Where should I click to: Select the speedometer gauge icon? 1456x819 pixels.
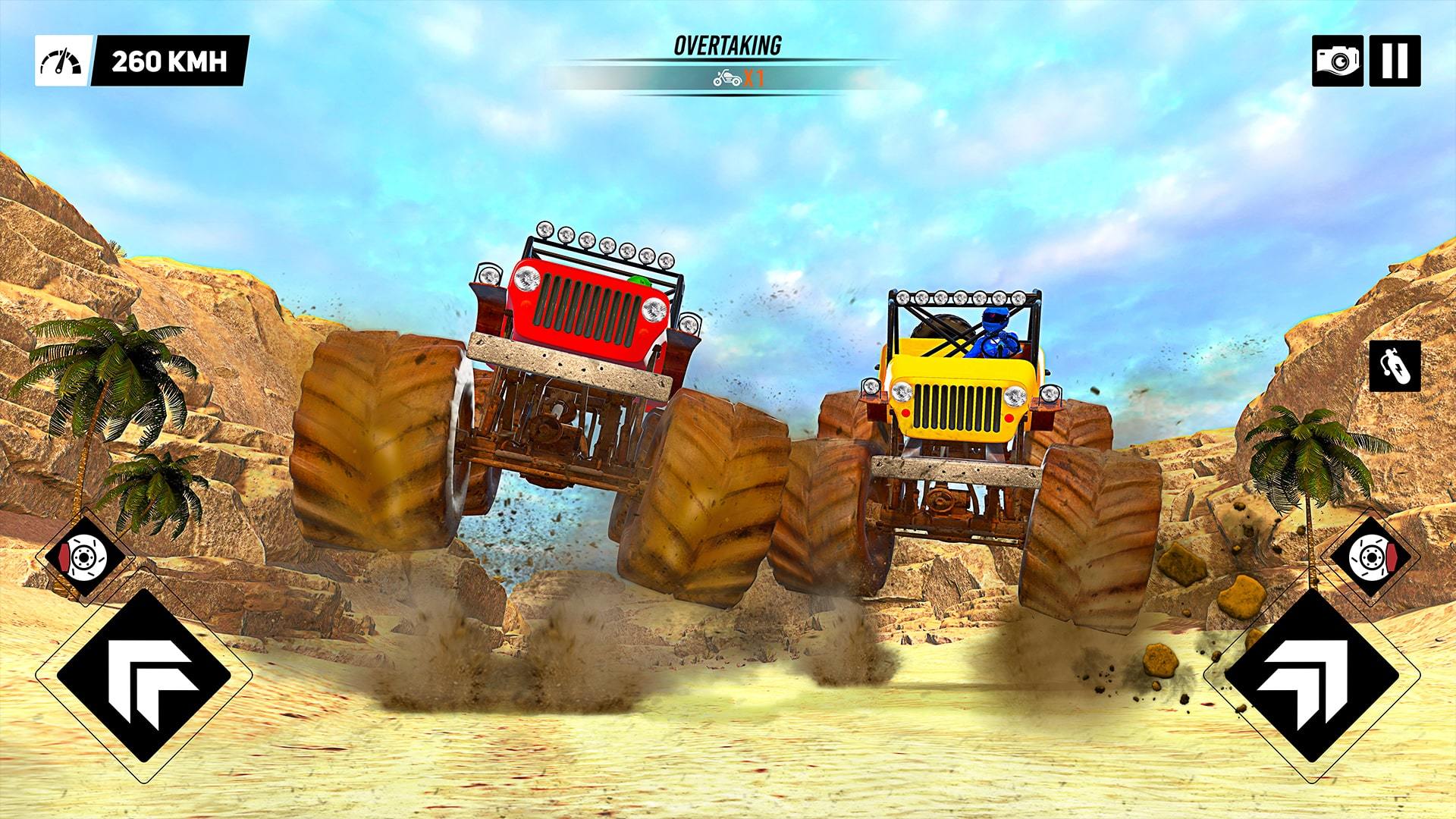coord(62,58)
